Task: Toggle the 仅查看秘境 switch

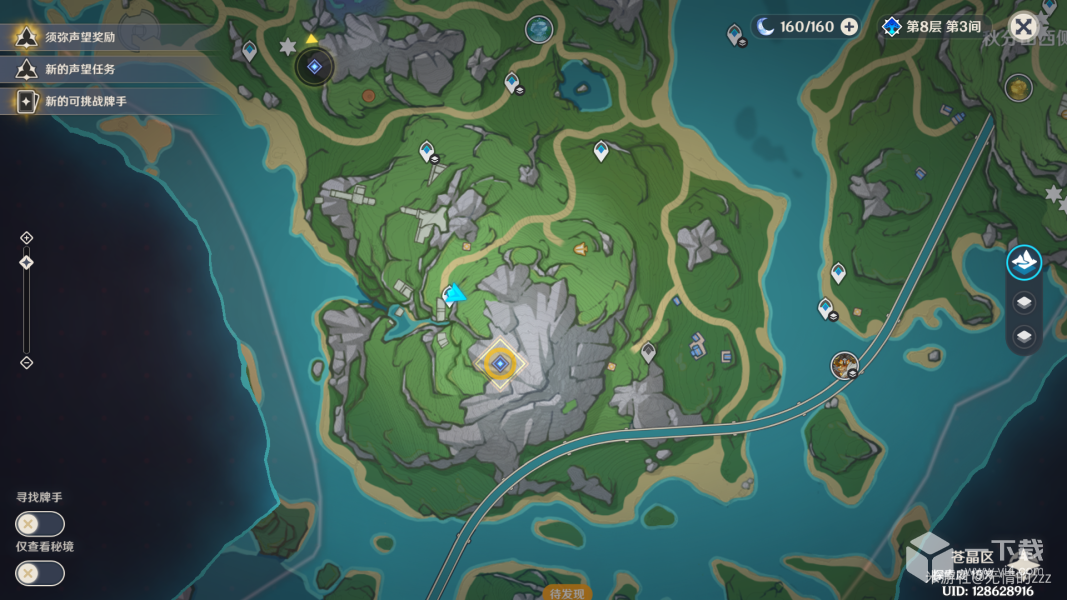Action: coord(40,573)
